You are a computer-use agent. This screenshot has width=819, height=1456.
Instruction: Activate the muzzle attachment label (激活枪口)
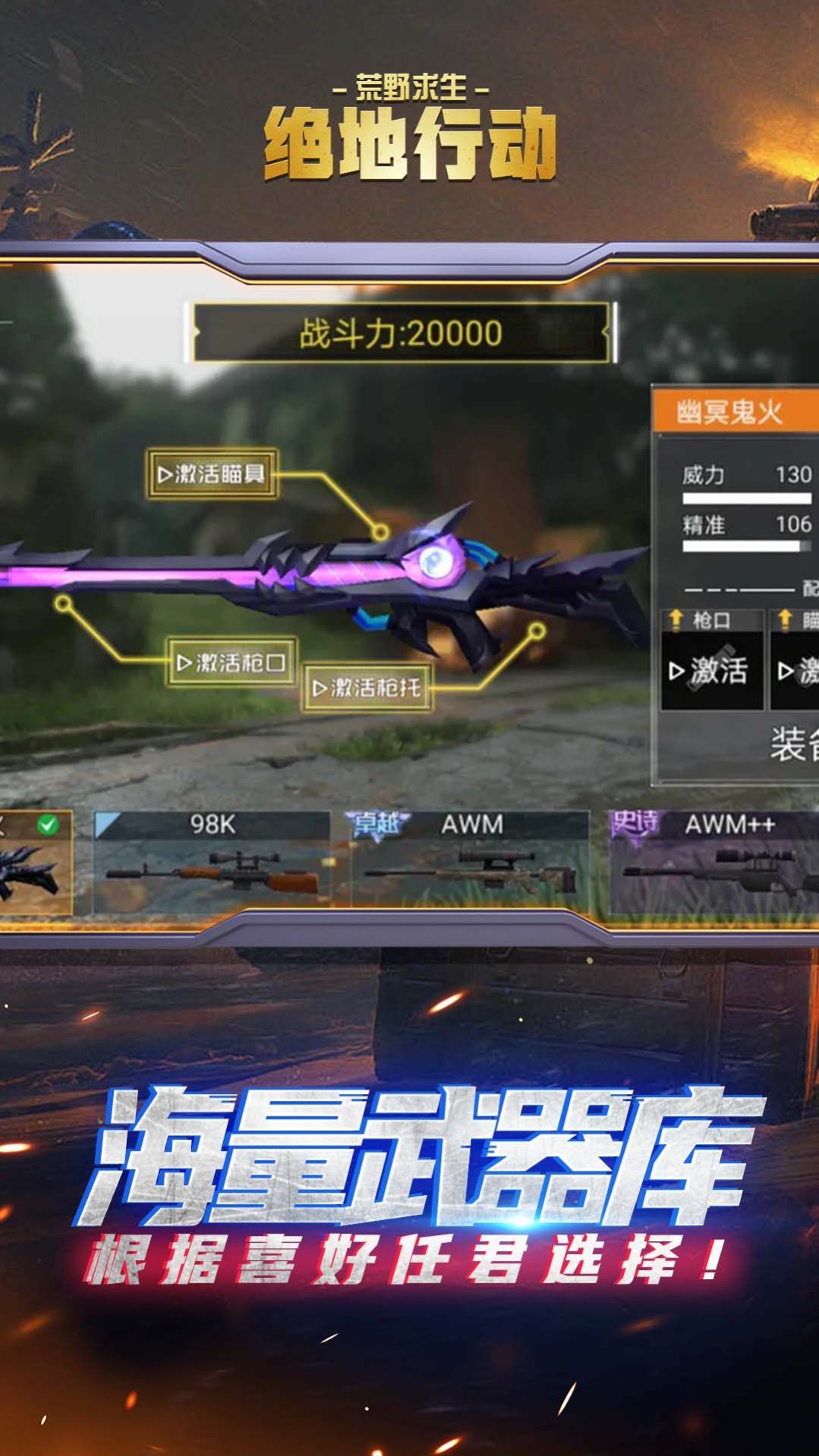click(232, 662)
